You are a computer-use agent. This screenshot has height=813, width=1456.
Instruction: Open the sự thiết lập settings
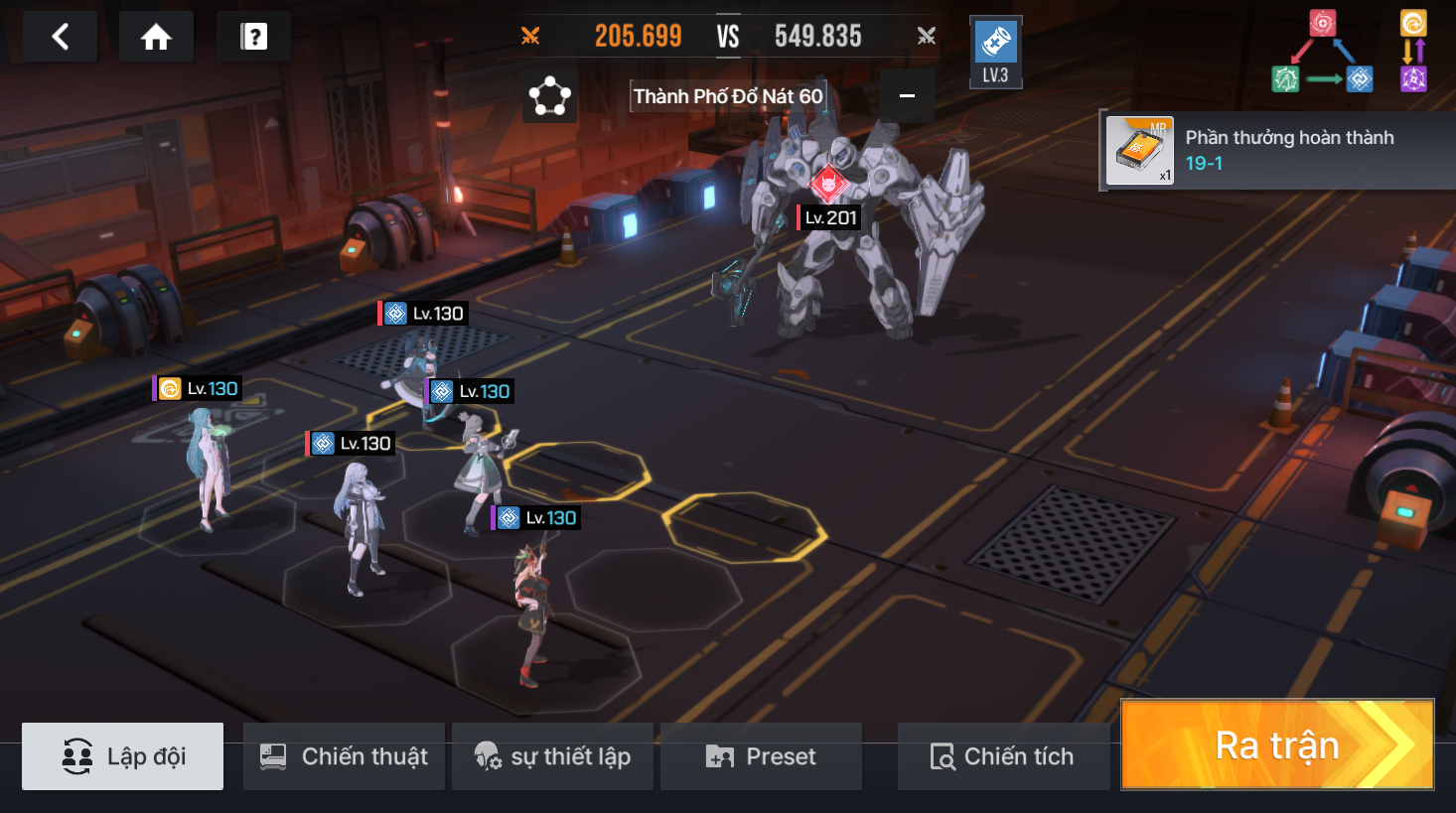(x=552, y=756)
